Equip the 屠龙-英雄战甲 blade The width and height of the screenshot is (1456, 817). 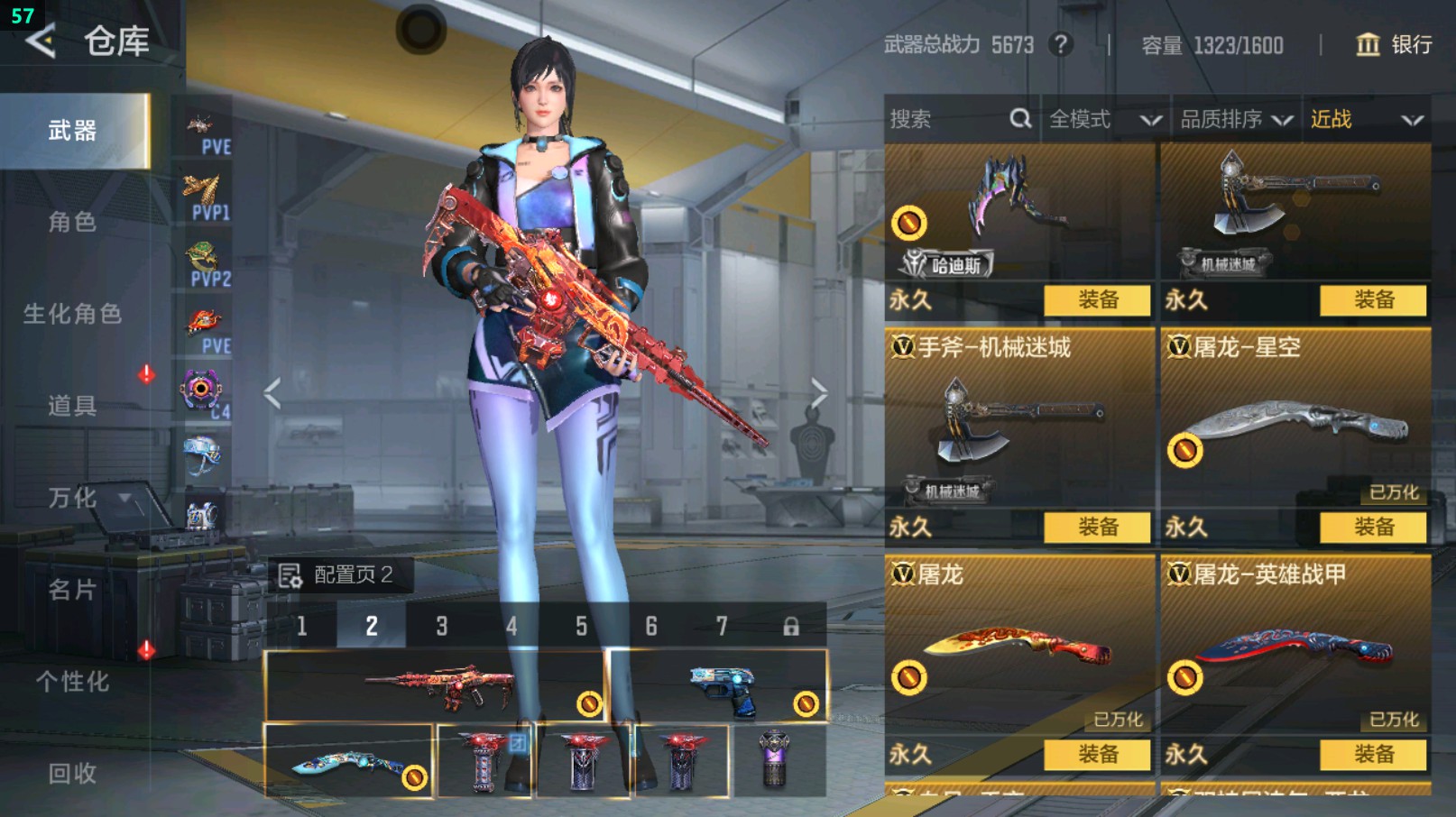[x=1373, y=754]
